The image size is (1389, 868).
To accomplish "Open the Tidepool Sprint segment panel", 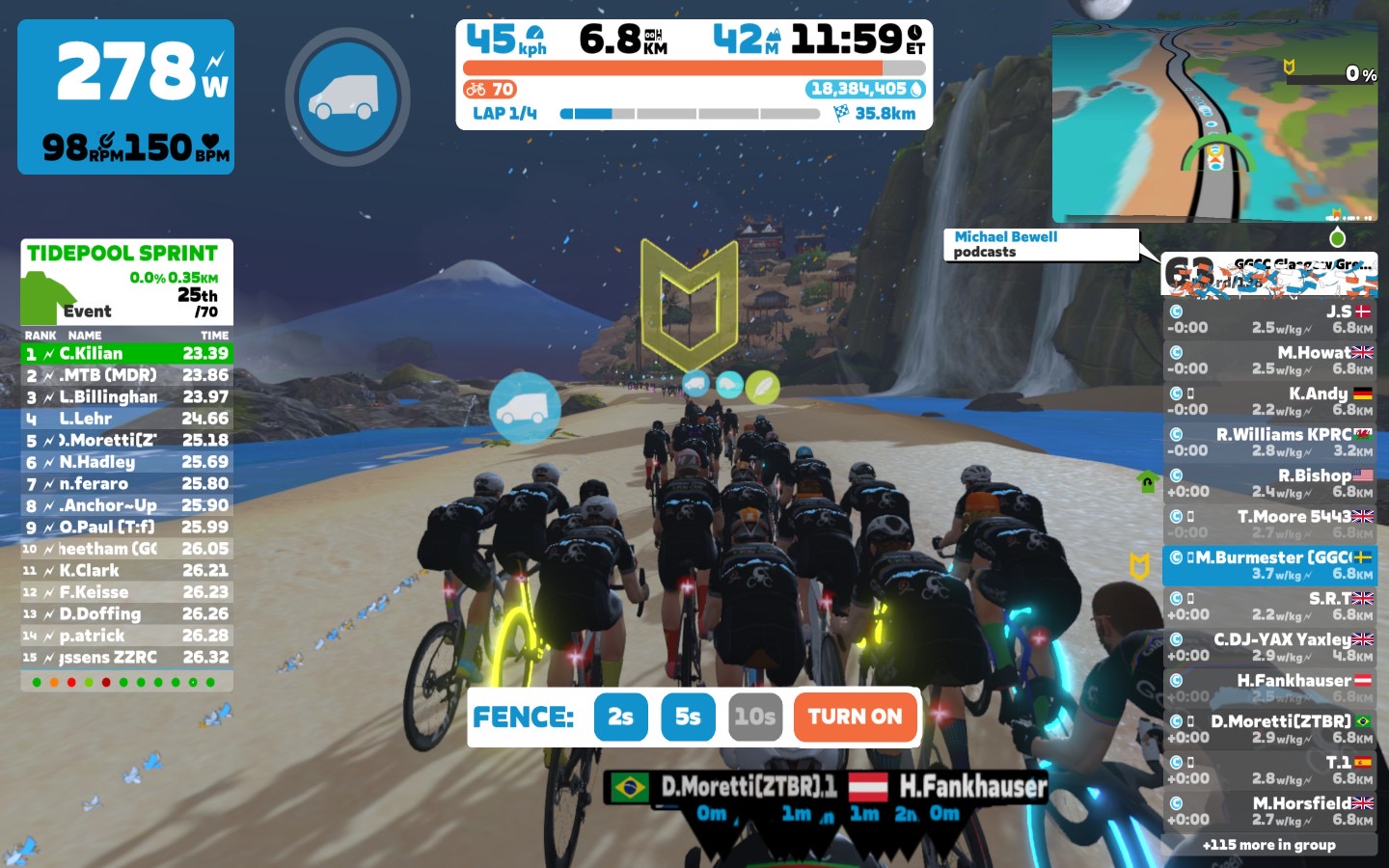I will 126,282.
